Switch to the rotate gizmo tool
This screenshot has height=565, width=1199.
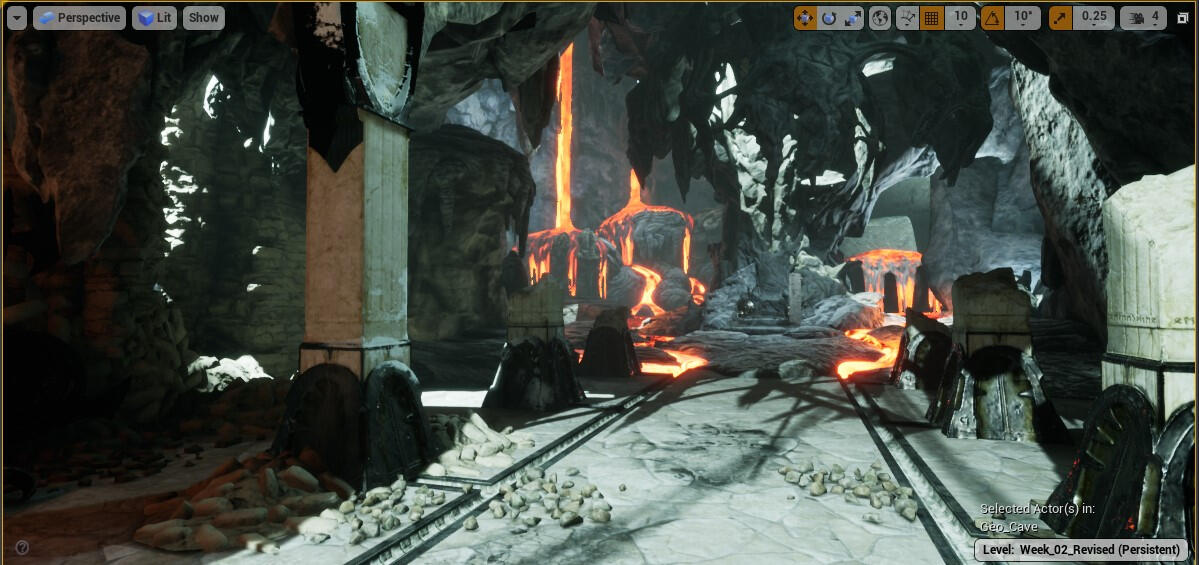pos(829,17)
